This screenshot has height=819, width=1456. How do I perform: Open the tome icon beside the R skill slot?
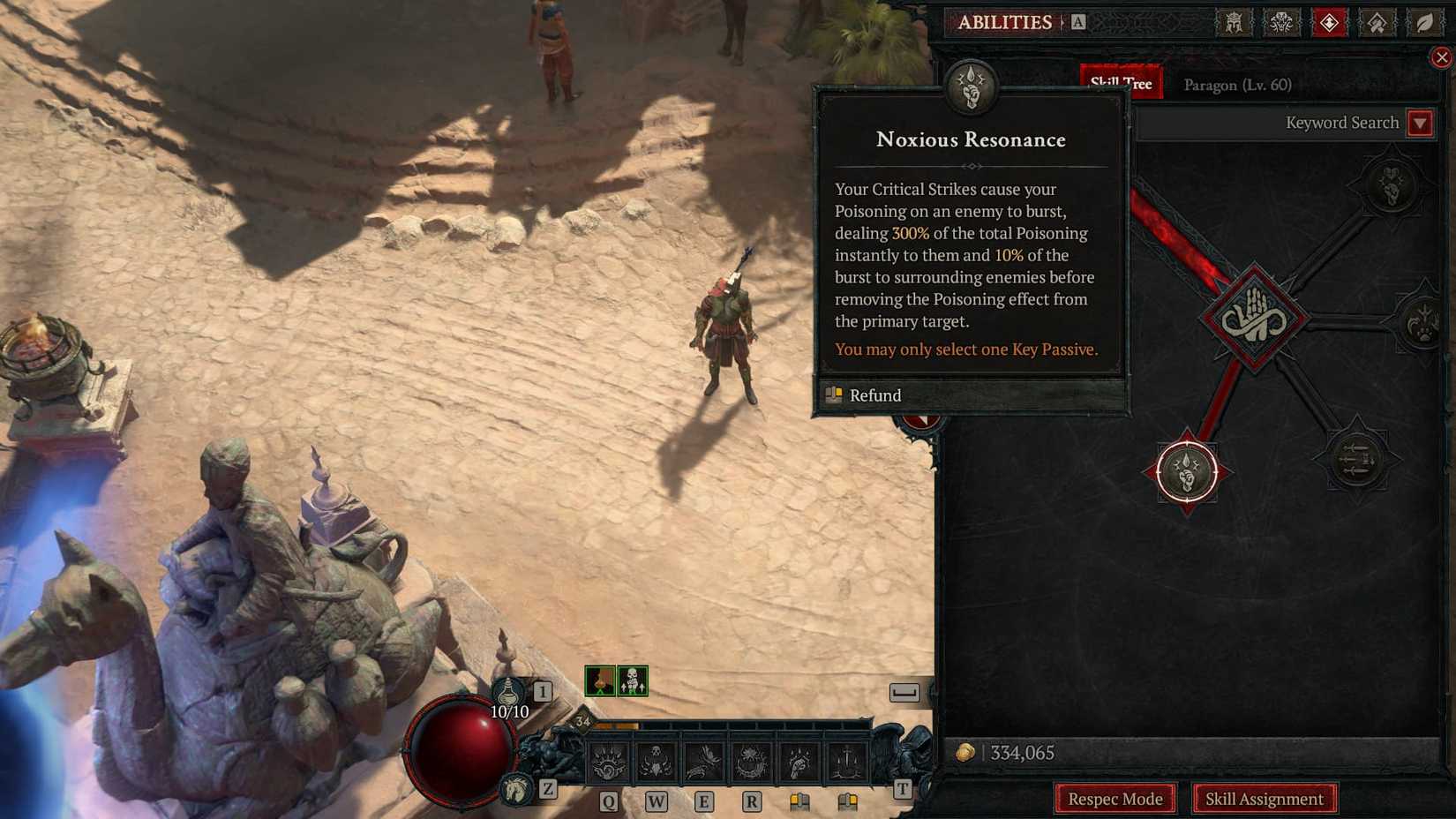click(799, 802)
